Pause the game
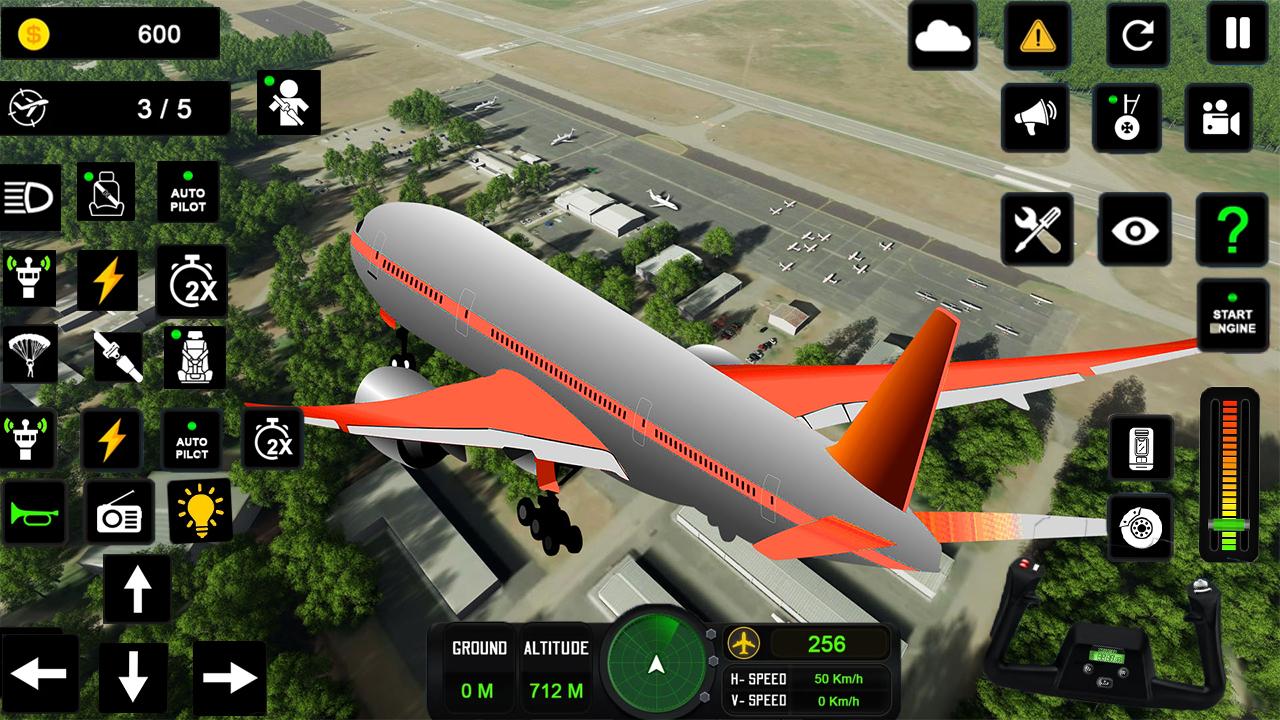Screen dimensions: 1280x720 (1238, 35)
